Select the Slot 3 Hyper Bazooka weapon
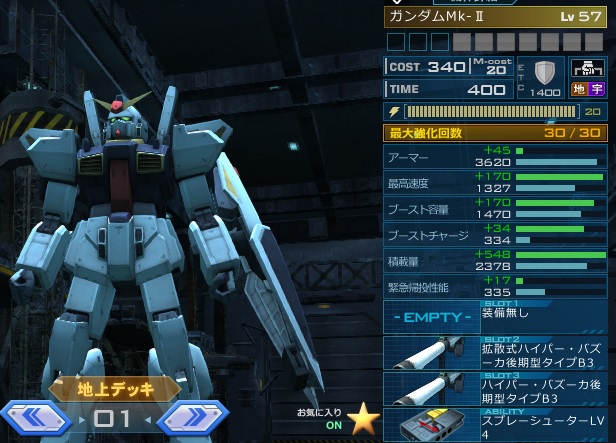The width and height of the screenshot is (616, 443). click(495, 389)
